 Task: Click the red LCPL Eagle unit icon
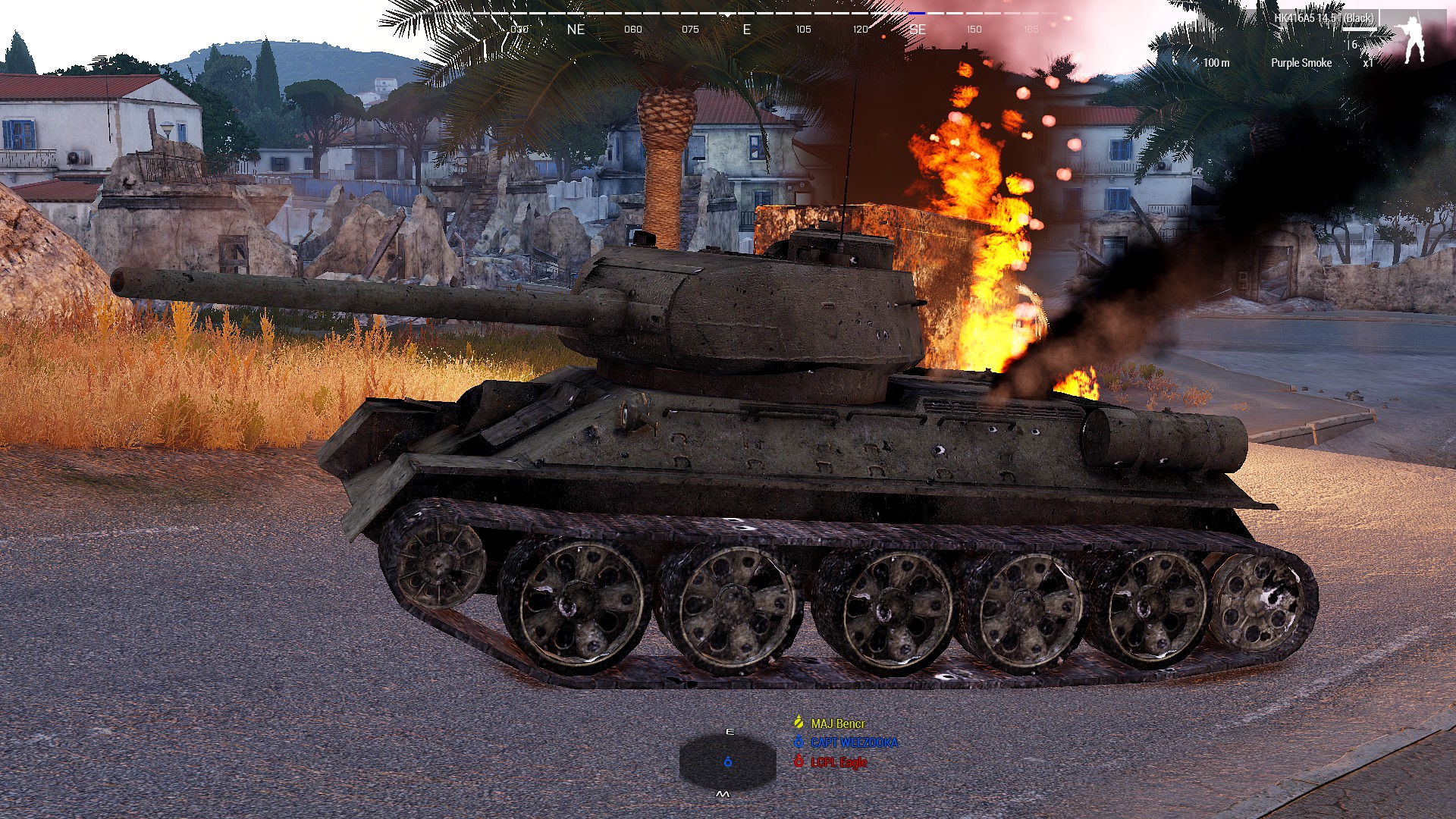799,761
